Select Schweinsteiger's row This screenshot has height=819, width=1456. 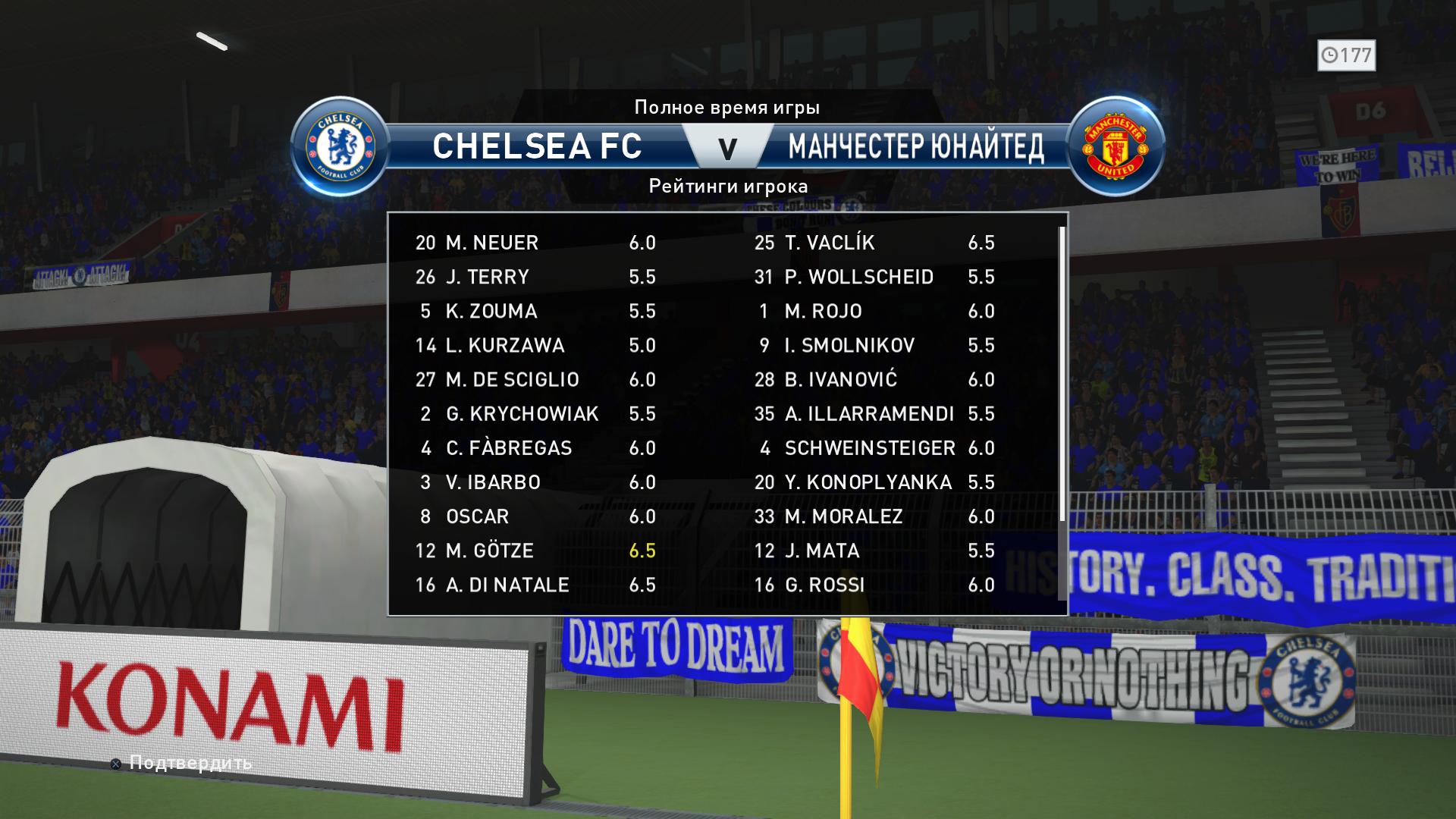tap(874, 448)
